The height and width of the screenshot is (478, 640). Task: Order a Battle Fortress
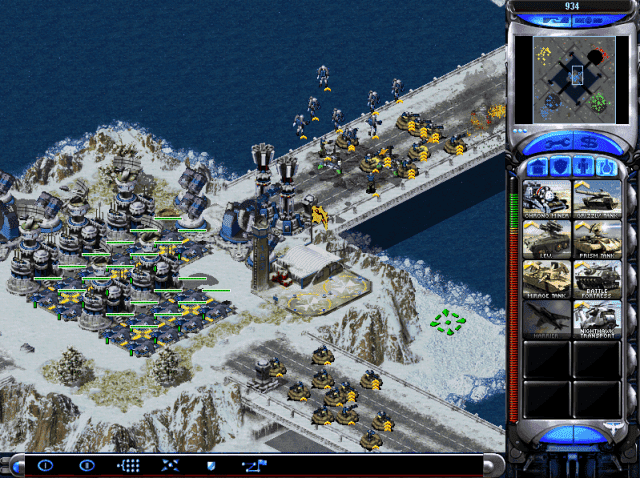[596, 279]
